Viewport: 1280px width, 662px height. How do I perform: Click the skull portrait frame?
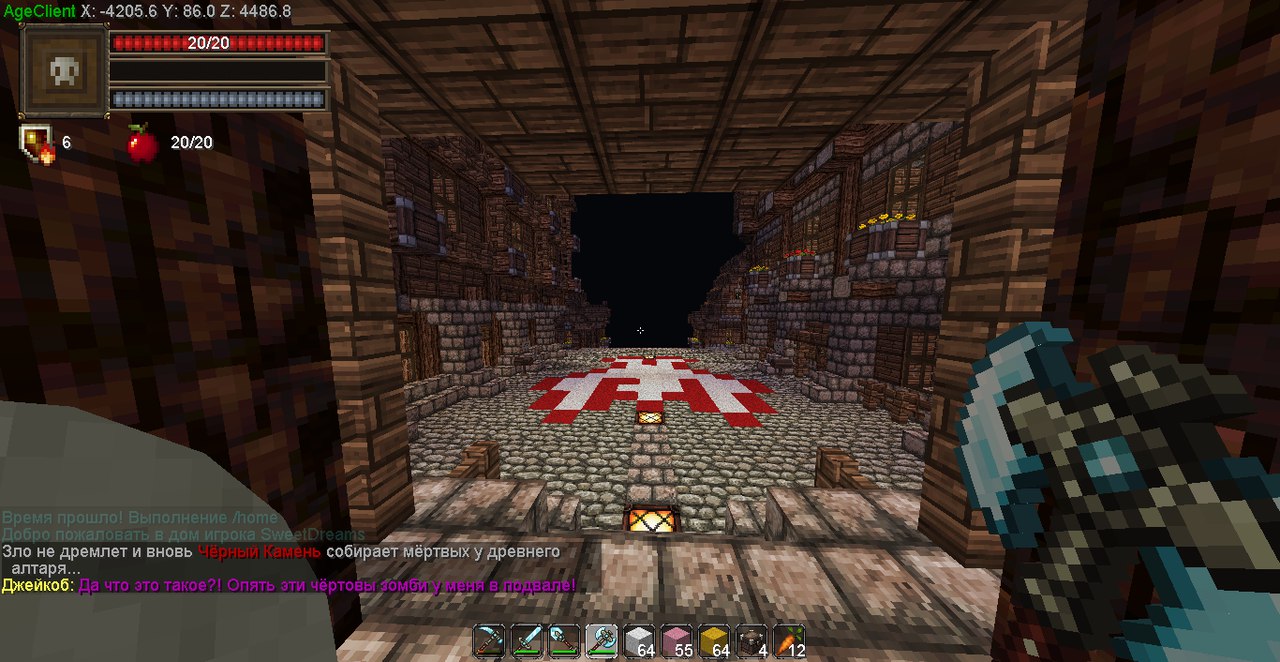65,72
